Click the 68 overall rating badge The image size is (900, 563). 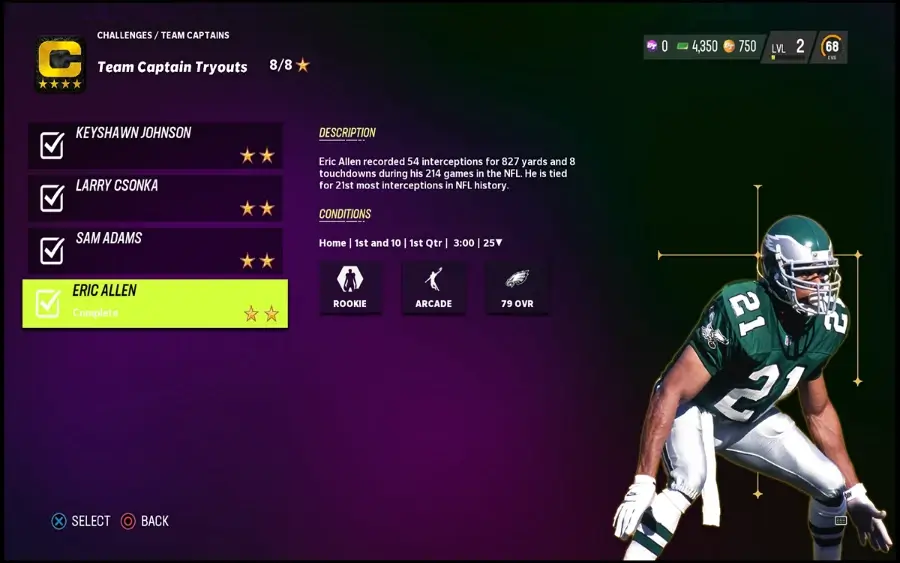tap(831, 47)
